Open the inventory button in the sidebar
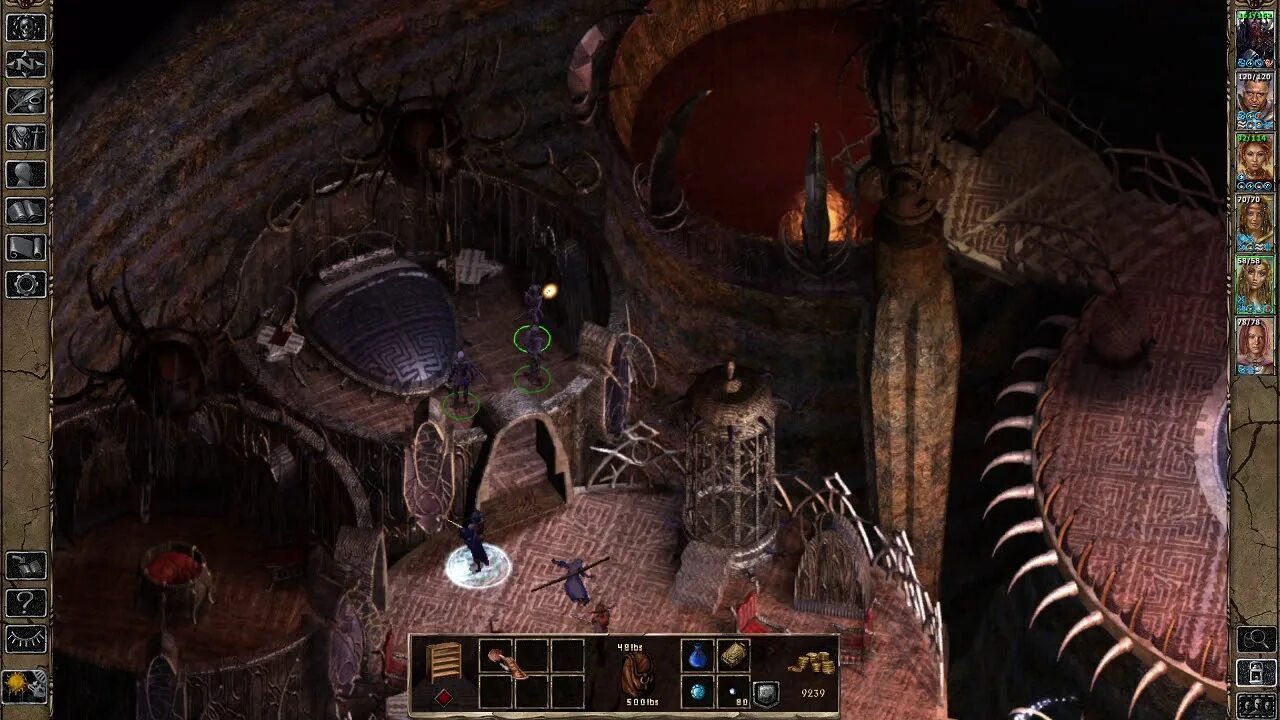The width and height of the screenshot is (1280, 720). pos(26,138)
